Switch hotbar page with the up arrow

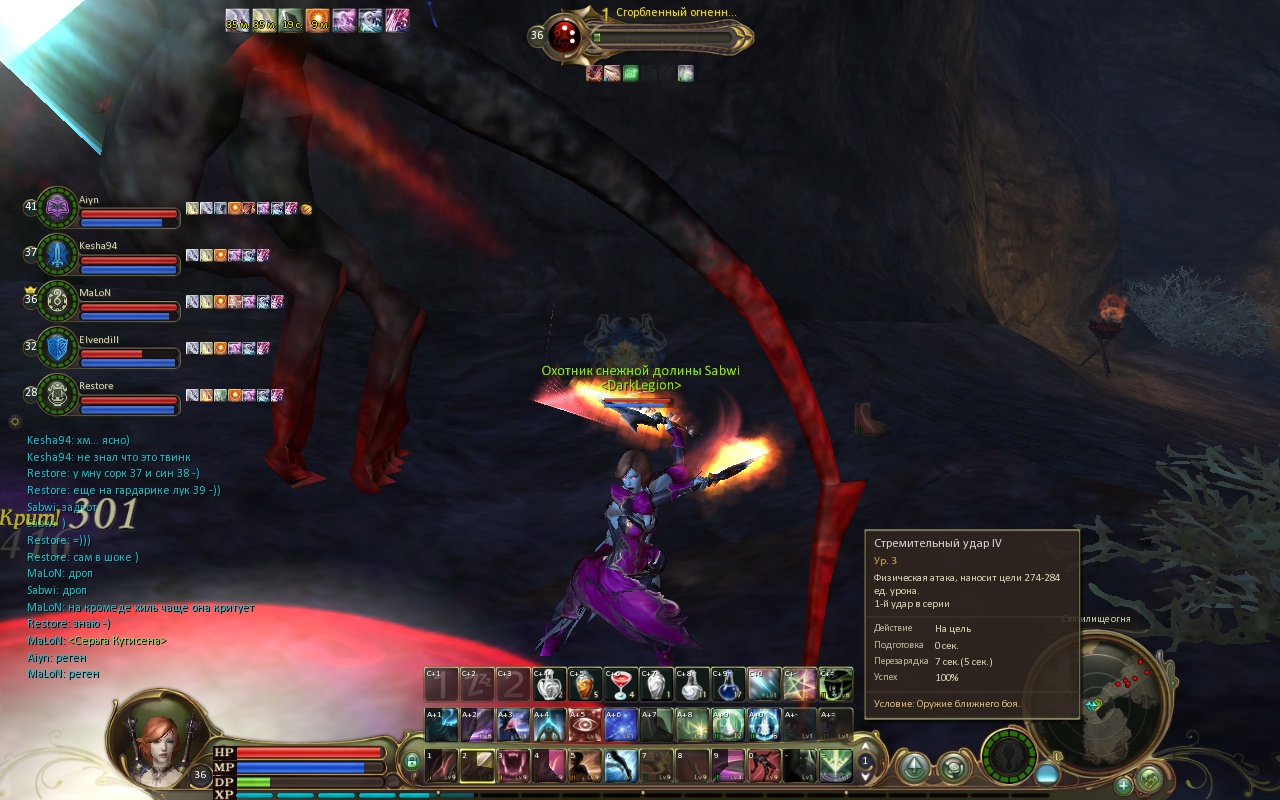point(867,747)
